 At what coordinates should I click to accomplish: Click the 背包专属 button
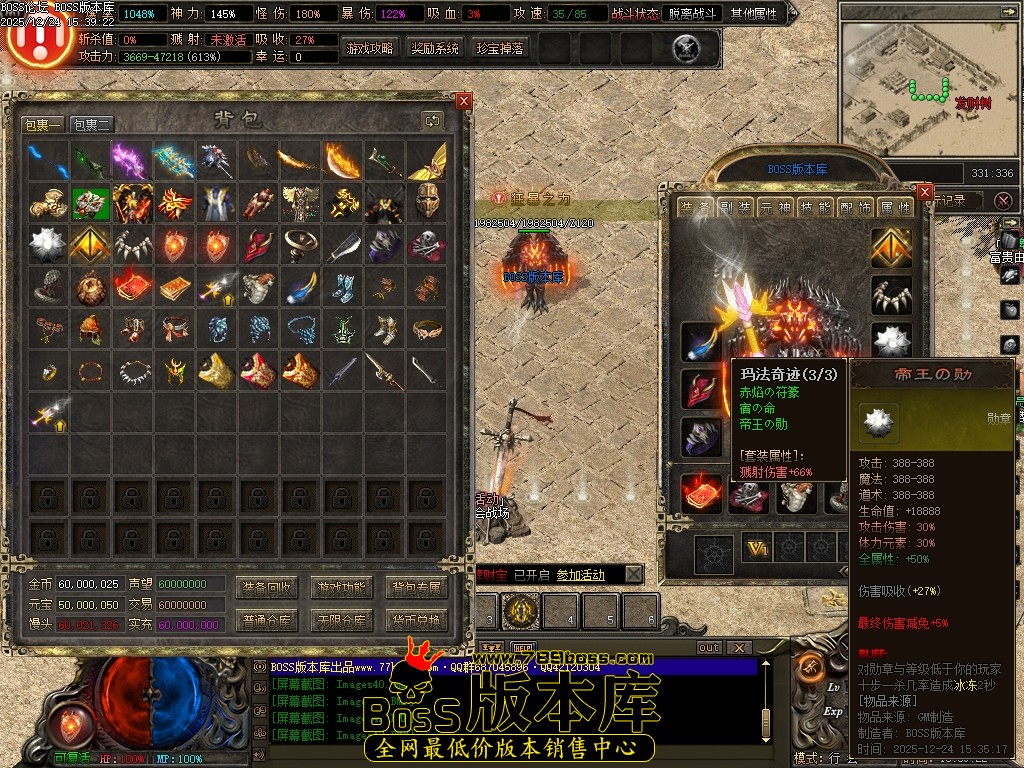tap(416, 586)
